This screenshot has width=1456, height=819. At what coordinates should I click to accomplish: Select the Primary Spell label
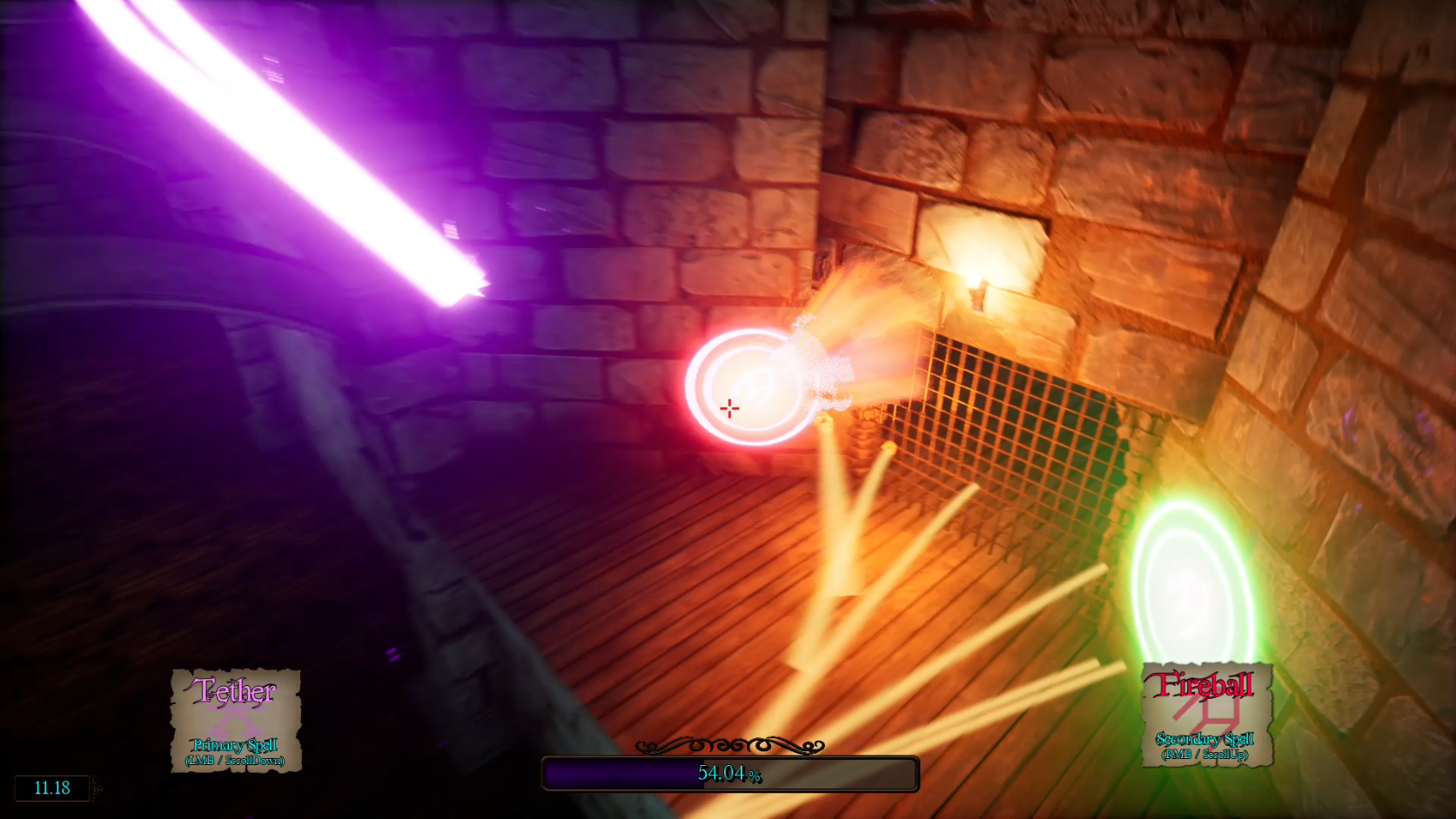coord(236,746)
